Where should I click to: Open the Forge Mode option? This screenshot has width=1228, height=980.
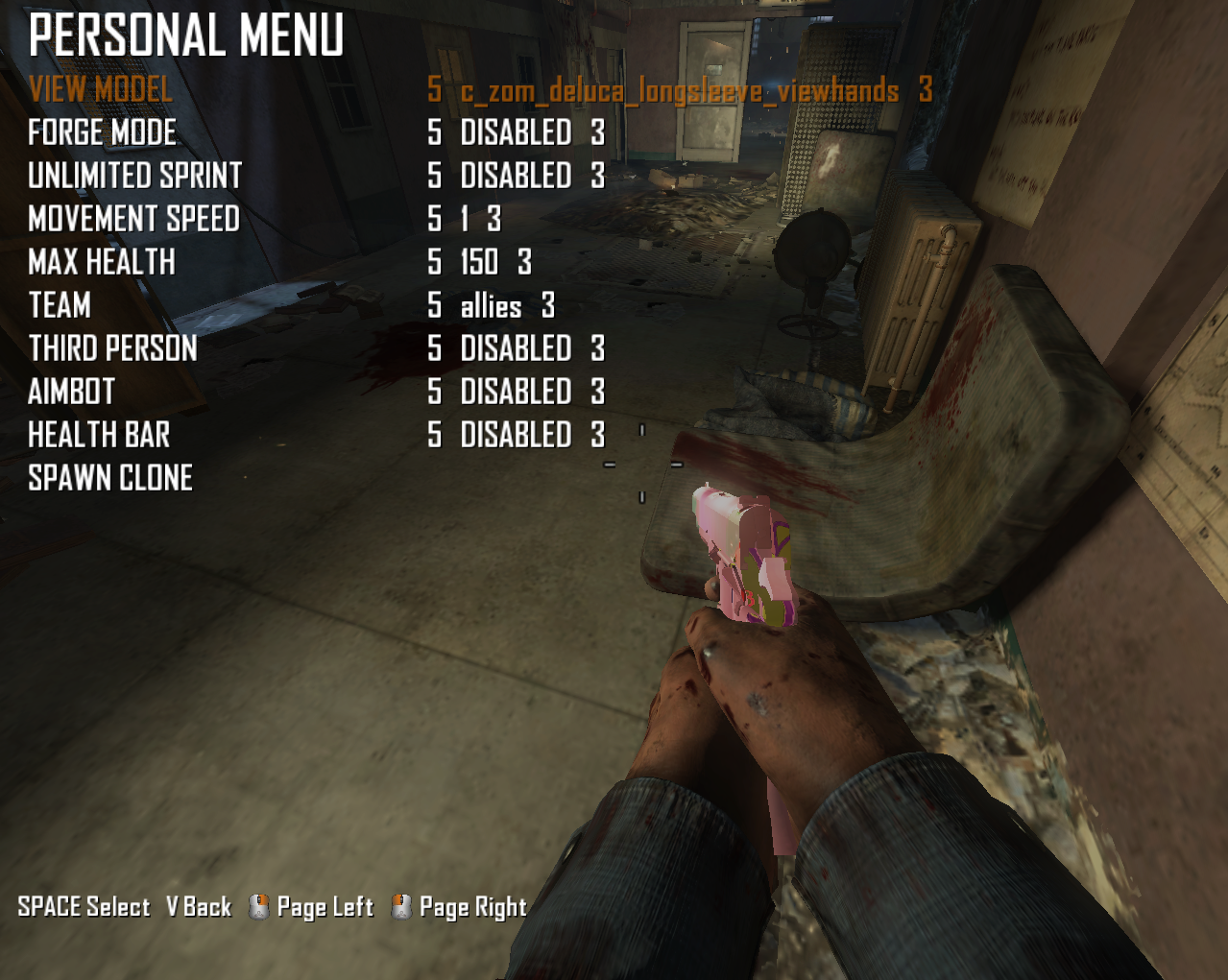point(103,133)
